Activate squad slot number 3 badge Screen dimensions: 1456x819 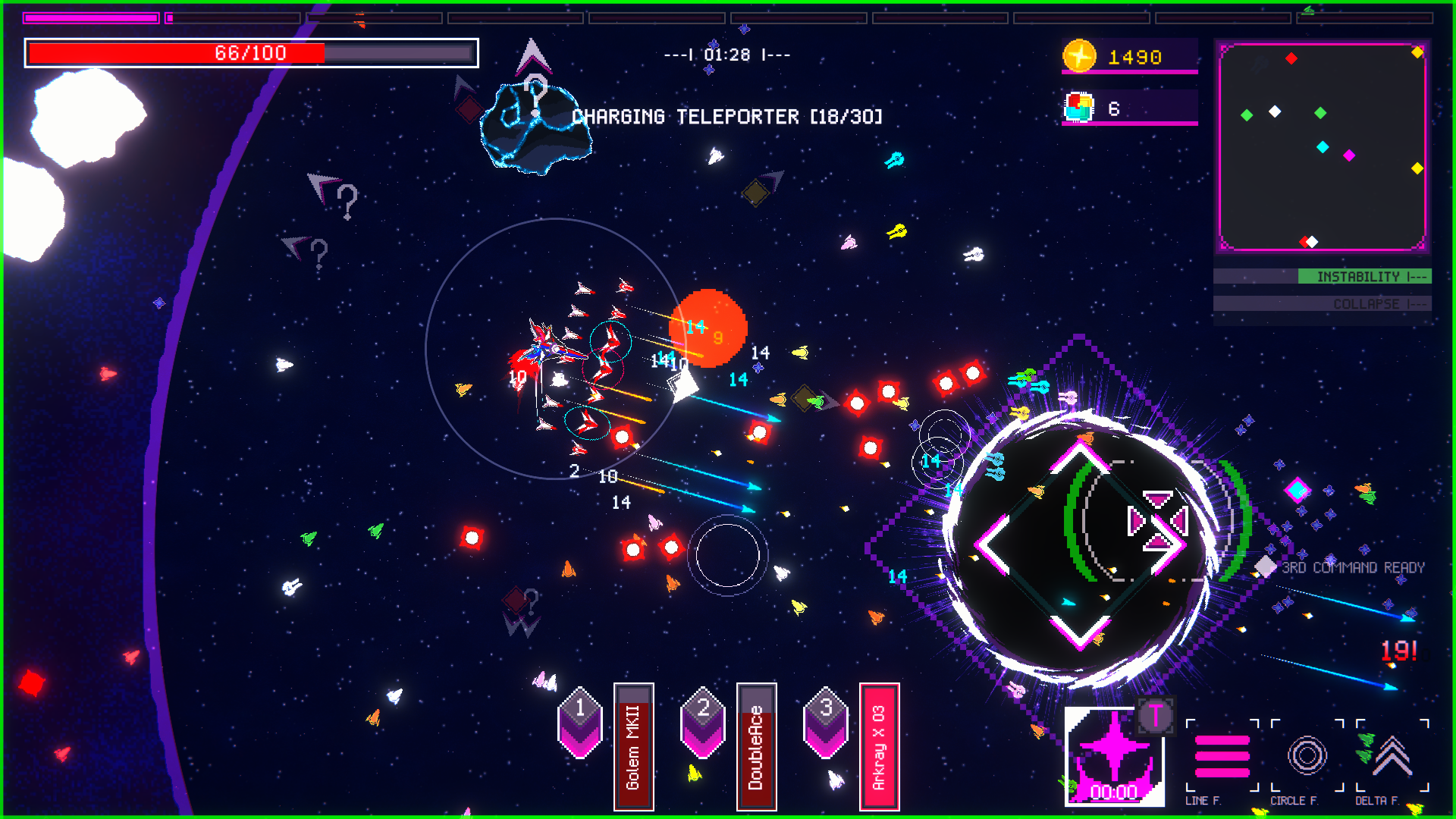pyautogui.click(x=826, y=723)
